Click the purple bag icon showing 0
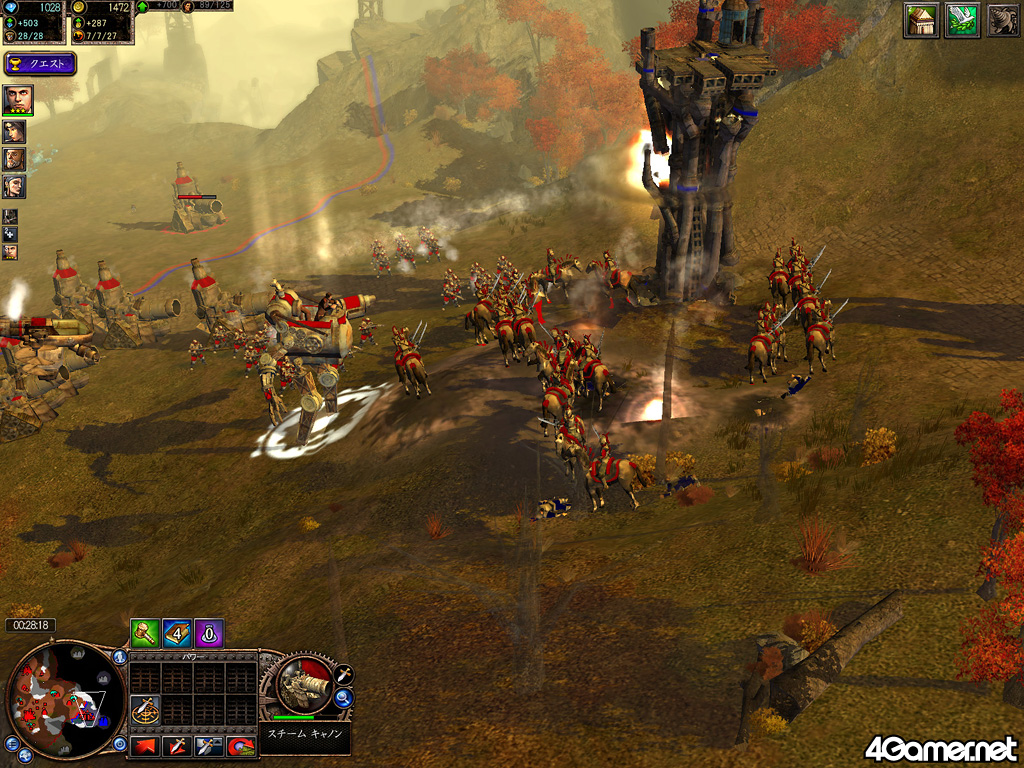This screenshot has height=768, width=1024. coord(208,632)
